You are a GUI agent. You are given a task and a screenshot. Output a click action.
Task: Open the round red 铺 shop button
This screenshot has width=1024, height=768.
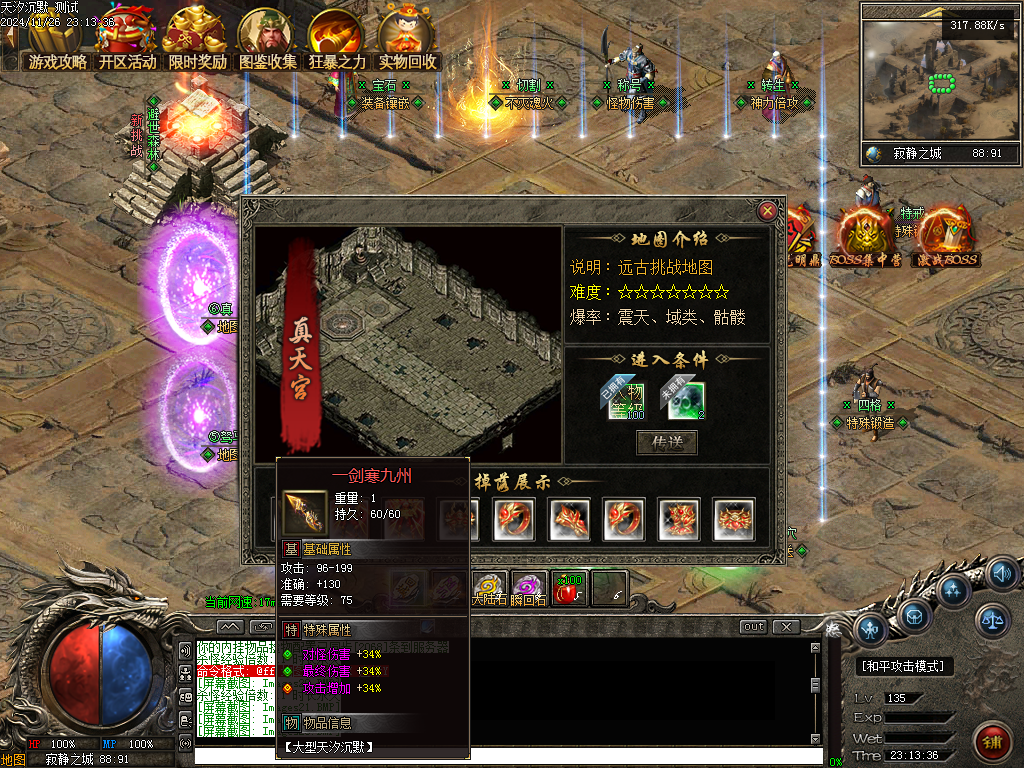[x=992, y=743]
